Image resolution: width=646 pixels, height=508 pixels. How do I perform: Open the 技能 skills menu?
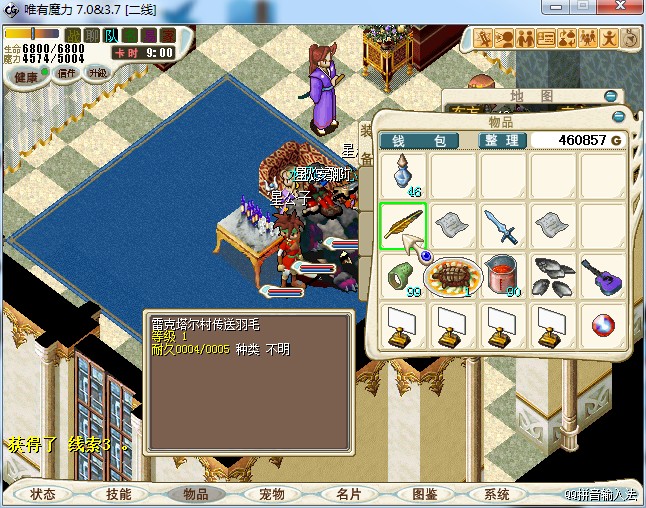(x=119, y=494)
